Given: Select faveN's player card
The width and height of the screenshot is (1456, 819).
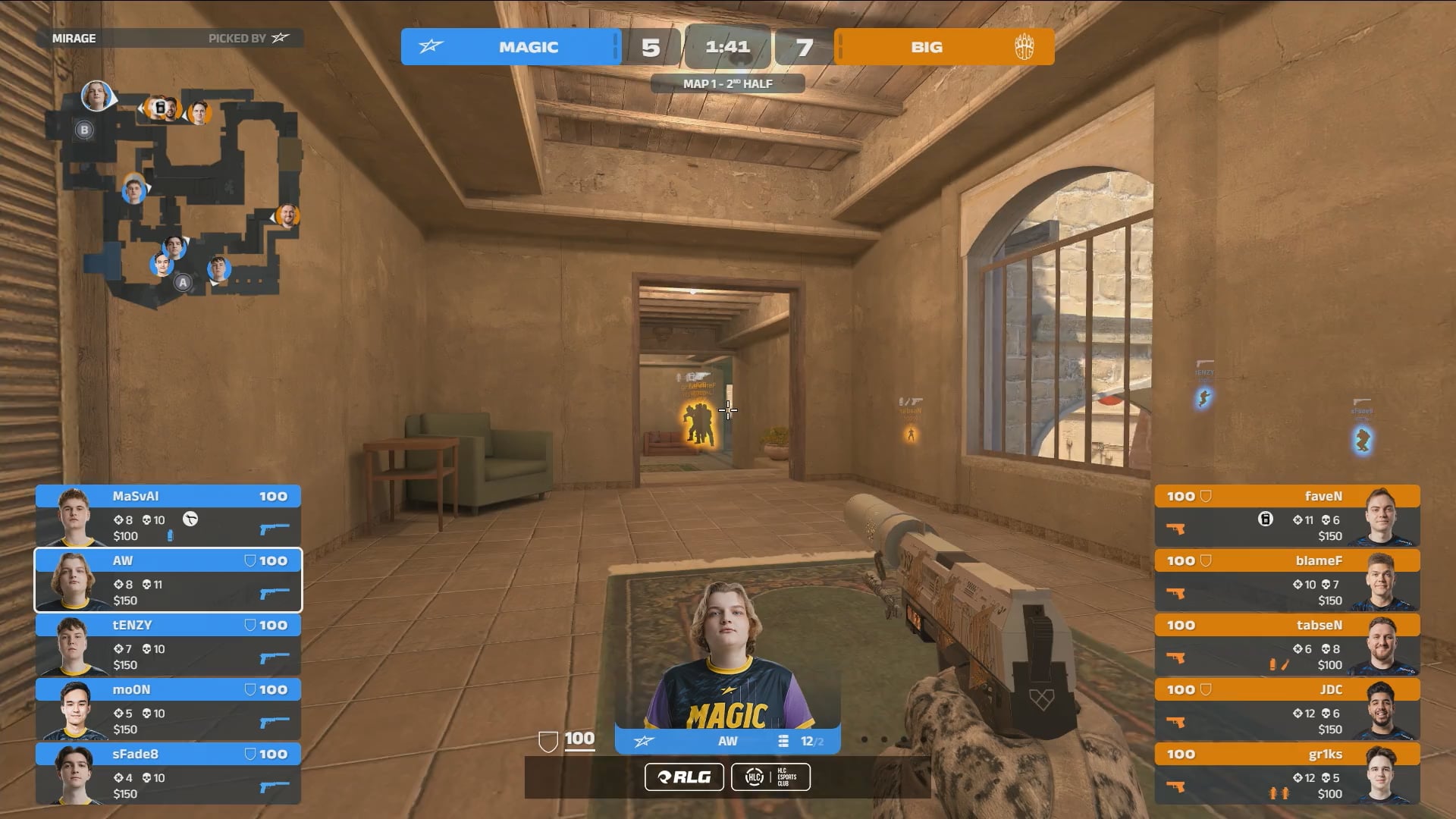Looking at the screenshot, I should (1287, 516).
